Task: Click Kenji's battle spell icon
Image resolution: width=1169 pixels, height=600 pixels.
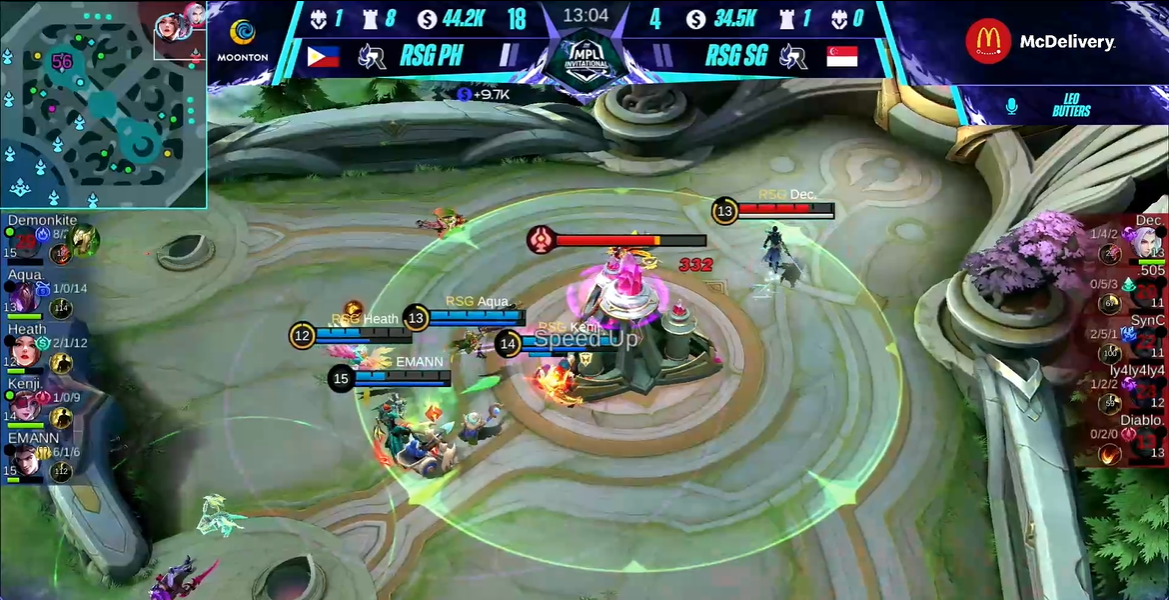Action: (x=62, y=417)
